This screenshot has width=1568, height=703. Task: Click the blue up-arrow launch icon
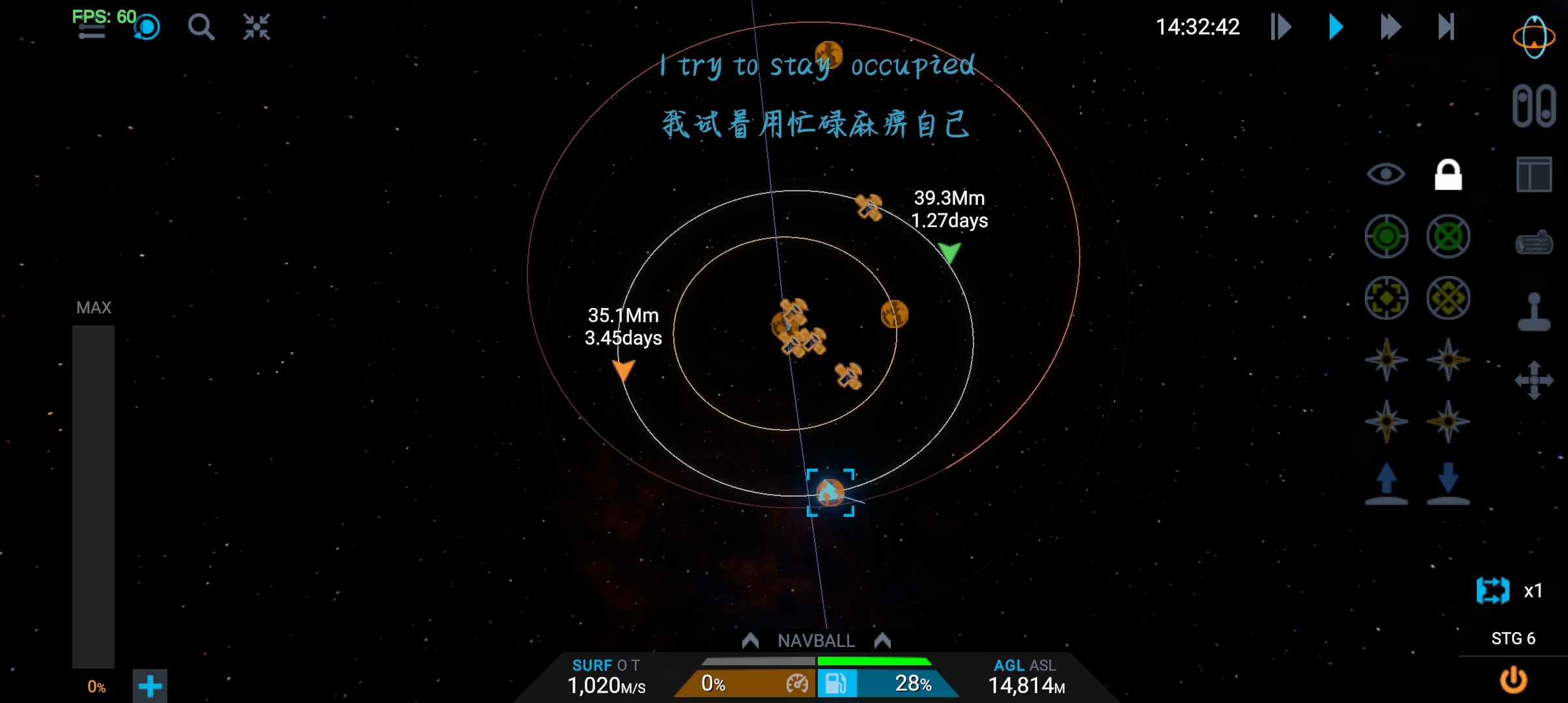(1386, 484)
